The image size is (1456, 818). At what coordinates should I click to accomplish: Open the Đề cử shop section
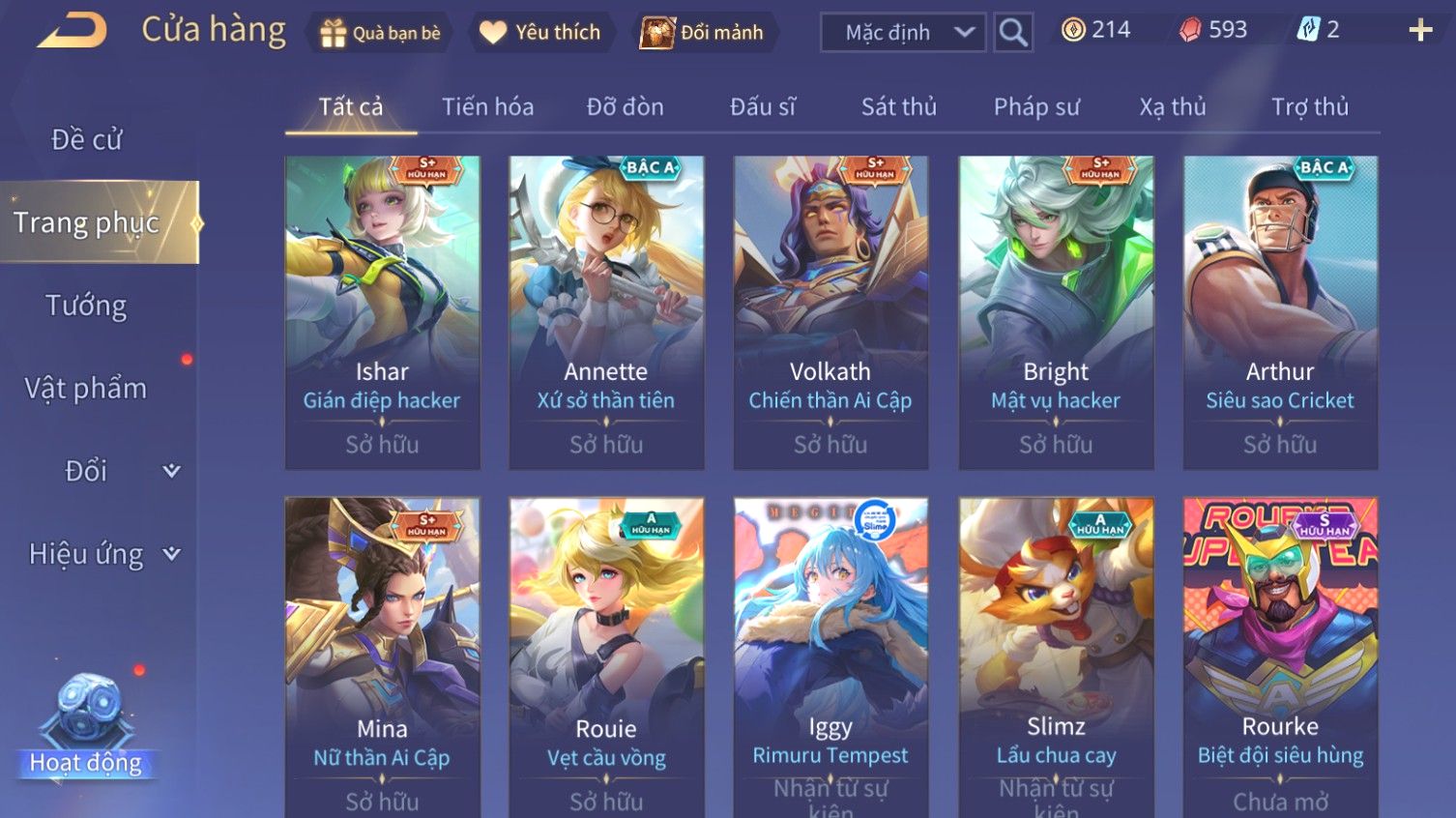pyautogui.click(x=87, y=140)
